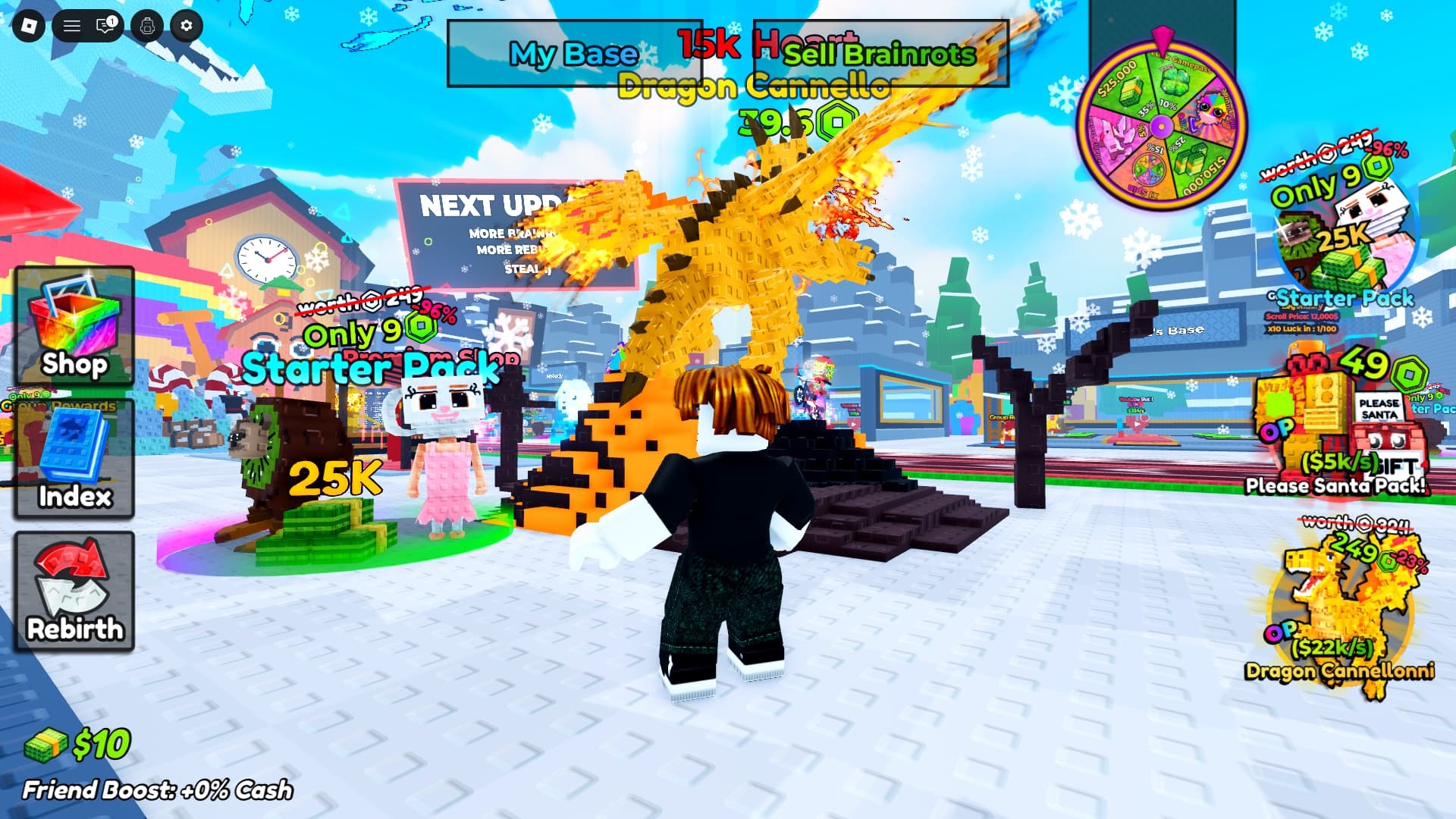Open the Roblox main menu logo
The width and height of the screenshot is (1456, 819).
coord(29,27)
